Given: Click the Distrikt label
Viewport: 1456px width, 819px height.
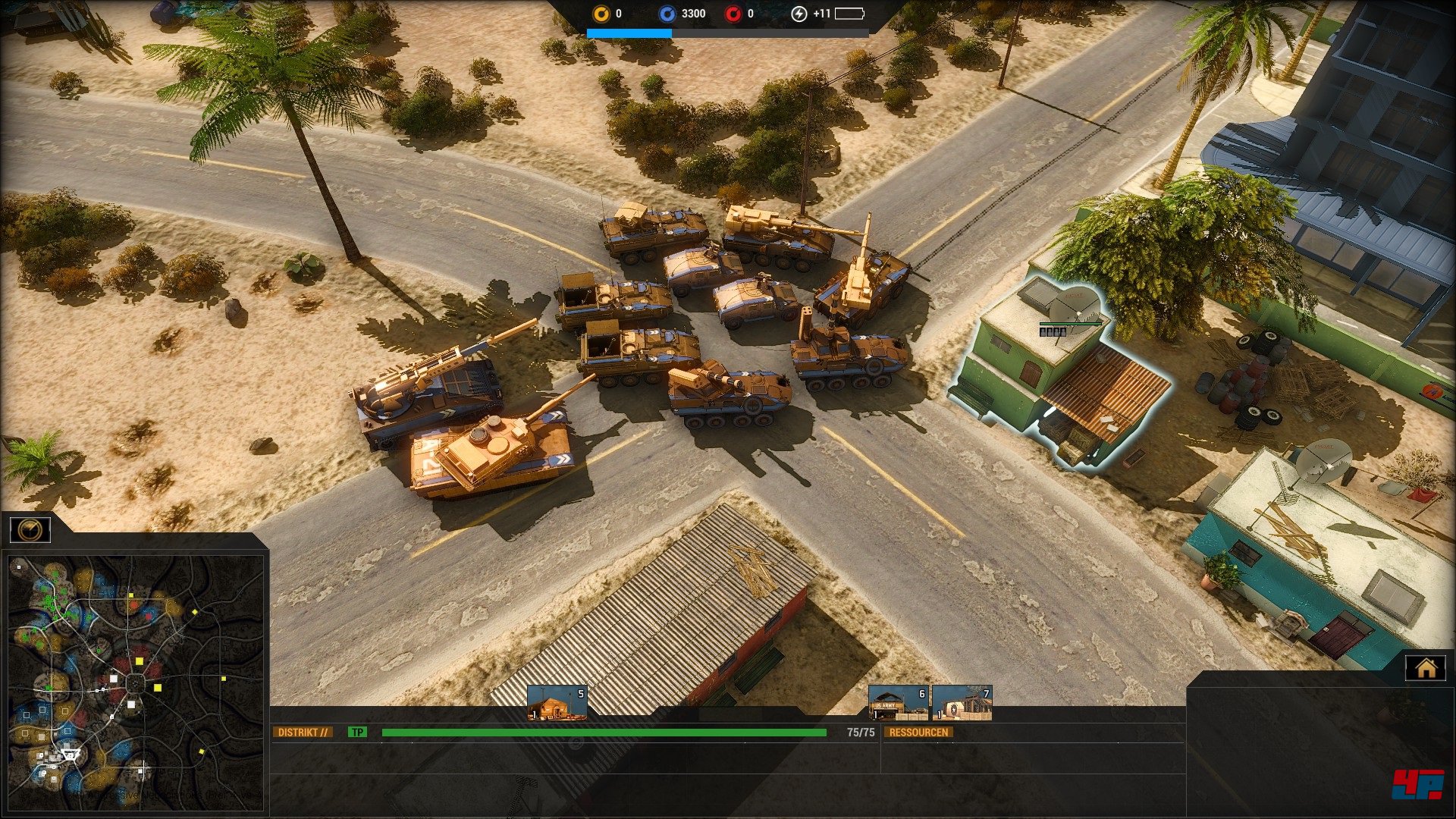Looking at the screenshot, I should click(x=303, y=733).
